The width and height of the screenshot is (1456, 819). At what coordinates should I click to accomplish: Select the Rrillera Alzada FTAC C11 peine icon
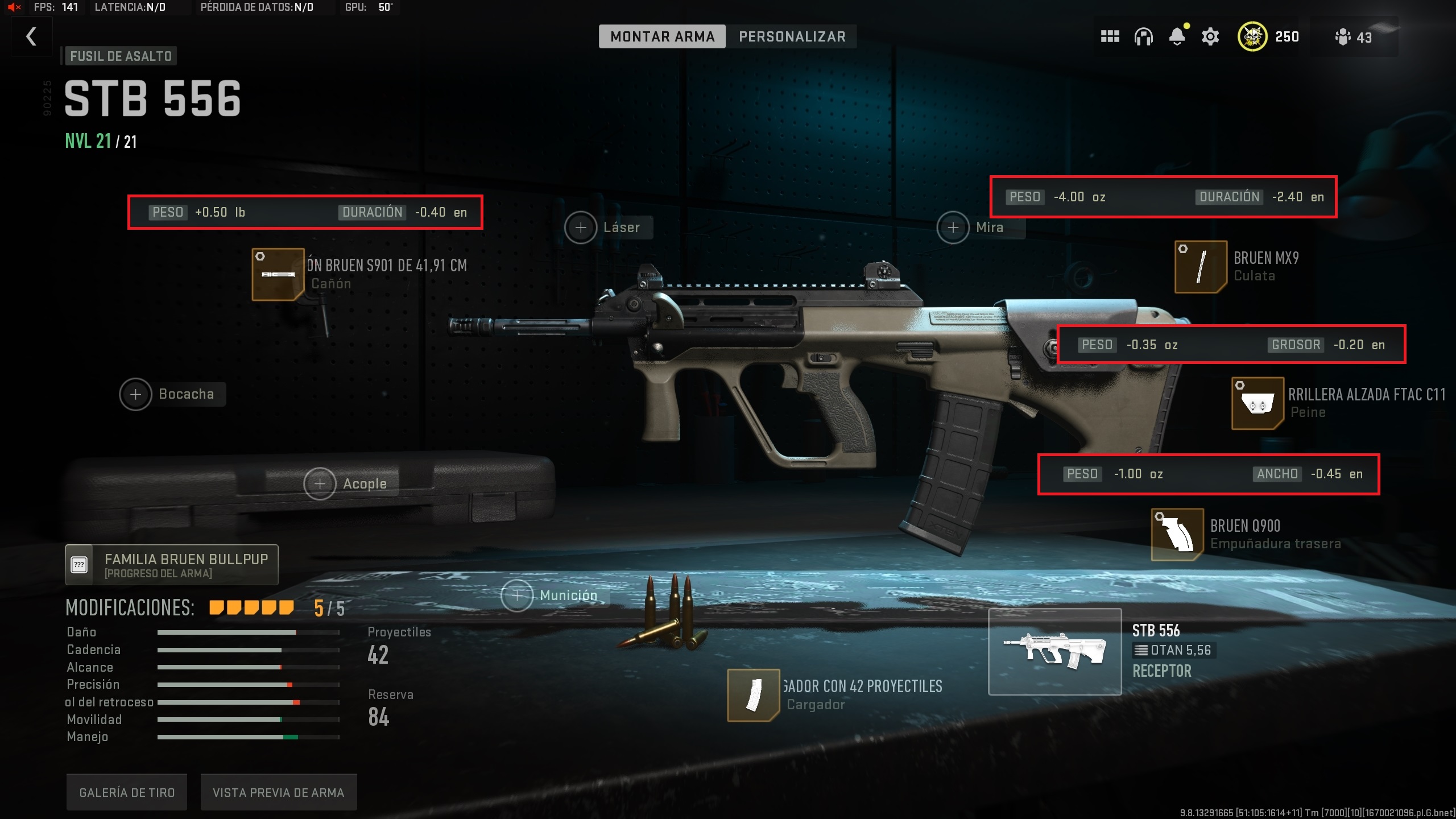click(1258, 403)
